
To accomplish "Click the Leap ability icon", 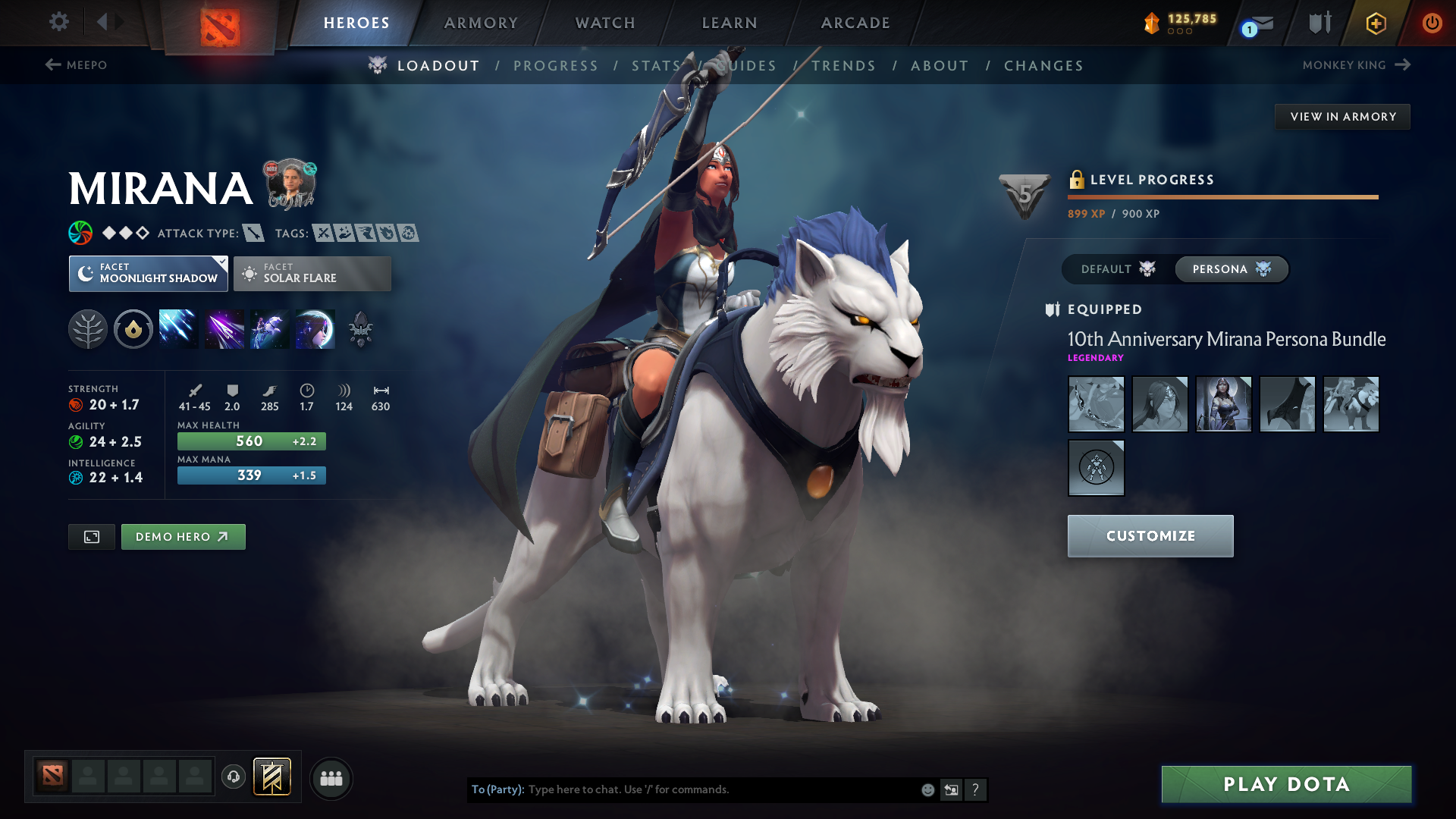I will coord(269,328).
